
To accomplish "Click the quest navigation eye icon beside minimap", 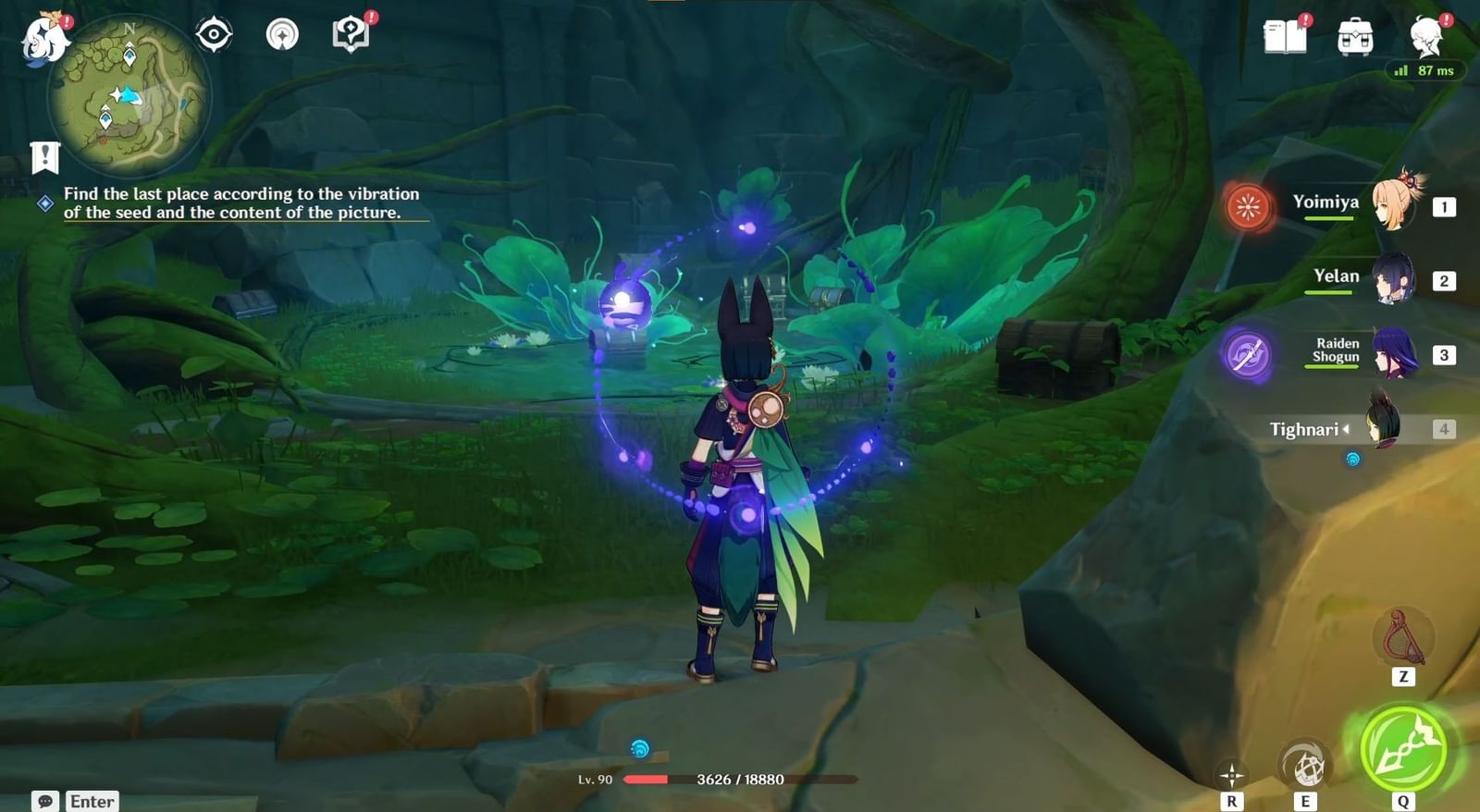I will (215, 33).
